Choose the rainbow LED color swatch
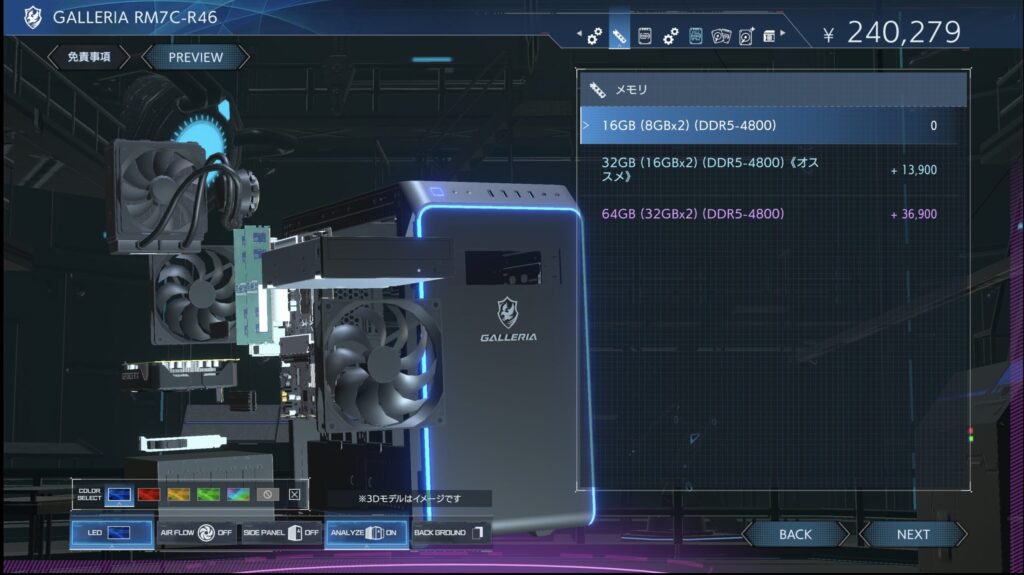Image resolution: width=1024 pixels, height=575 pixels. tap(237, 494)
